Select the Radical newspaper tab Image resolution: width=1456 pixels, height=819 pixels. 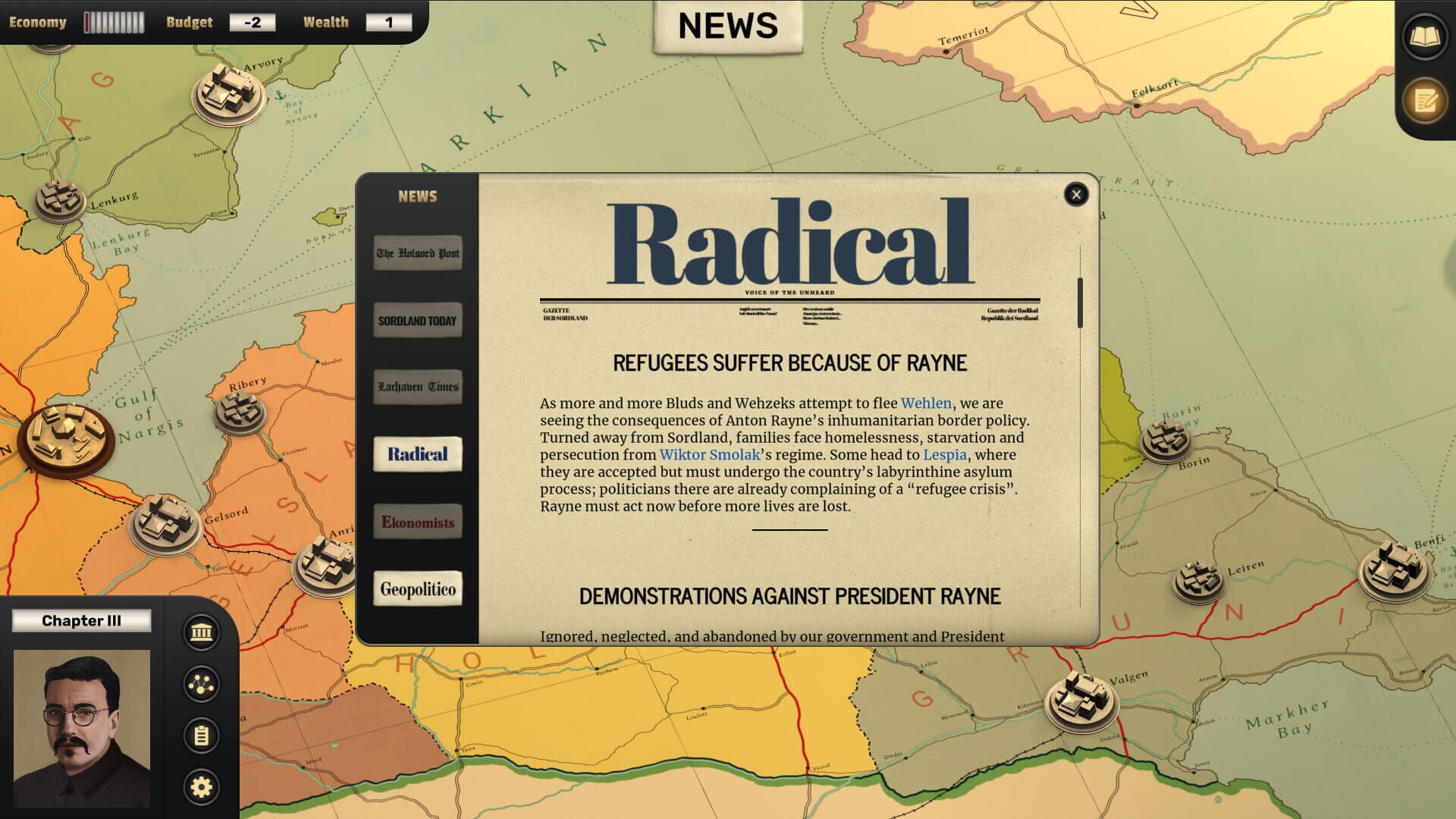[417, 453]
